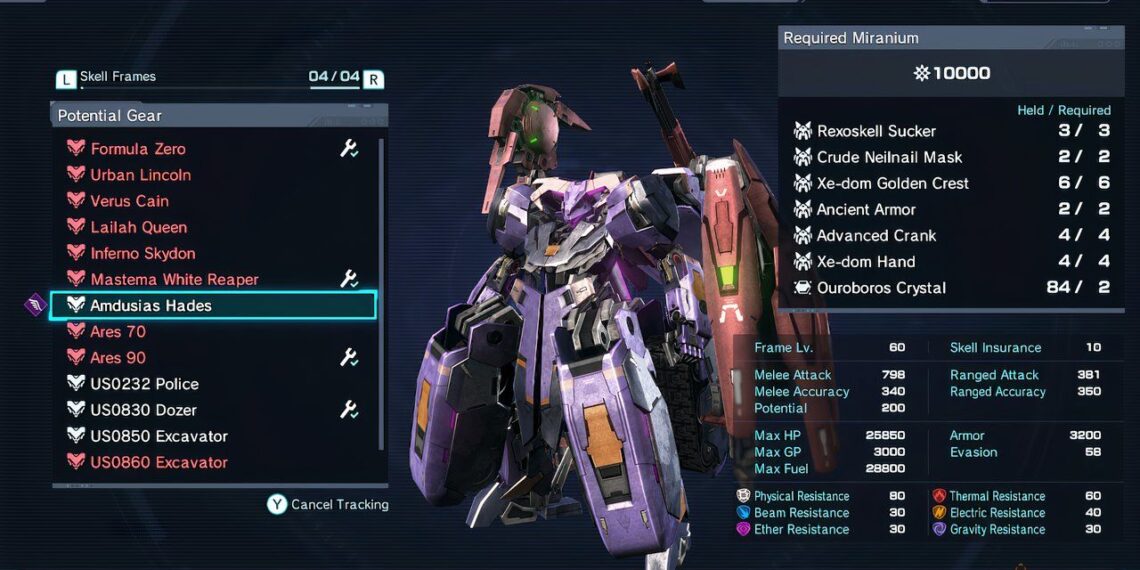The height and width of the screenshot is (570, 1140).
Task: Select the US0860 Excavator entry
Action: click(158, 462)
